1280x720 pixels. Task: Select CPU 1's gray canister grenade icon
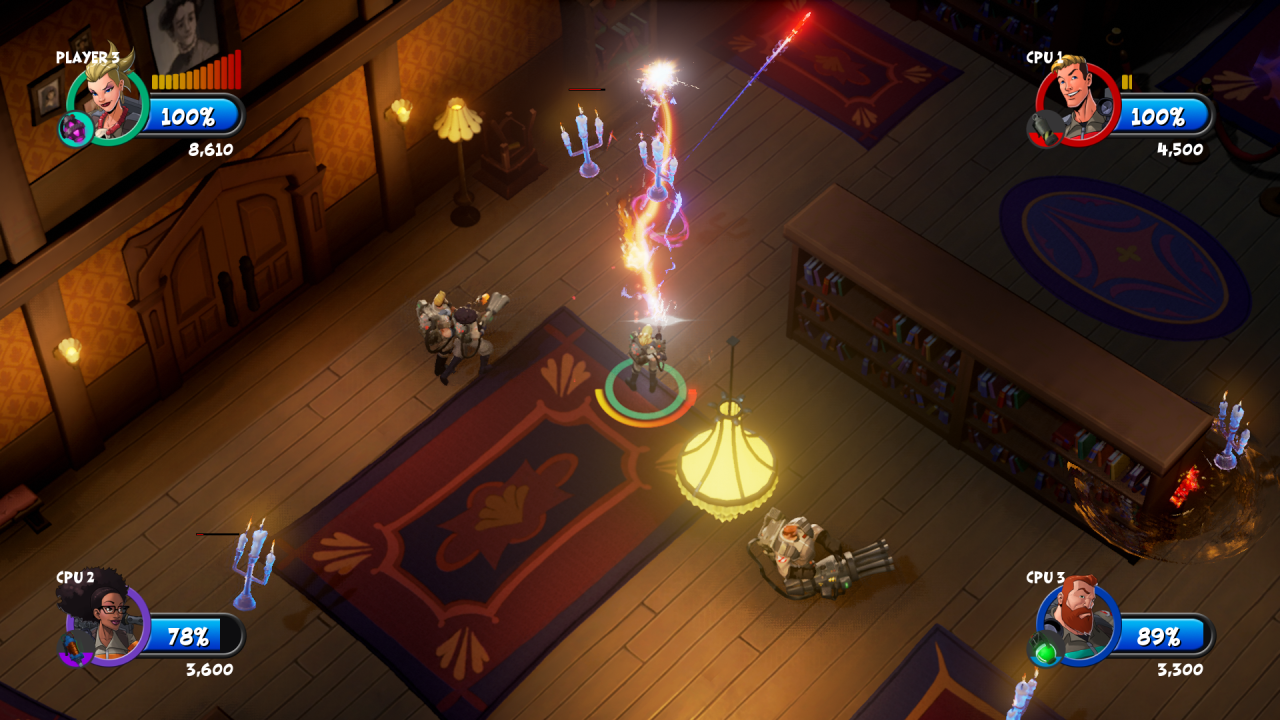pos(1044,129)
